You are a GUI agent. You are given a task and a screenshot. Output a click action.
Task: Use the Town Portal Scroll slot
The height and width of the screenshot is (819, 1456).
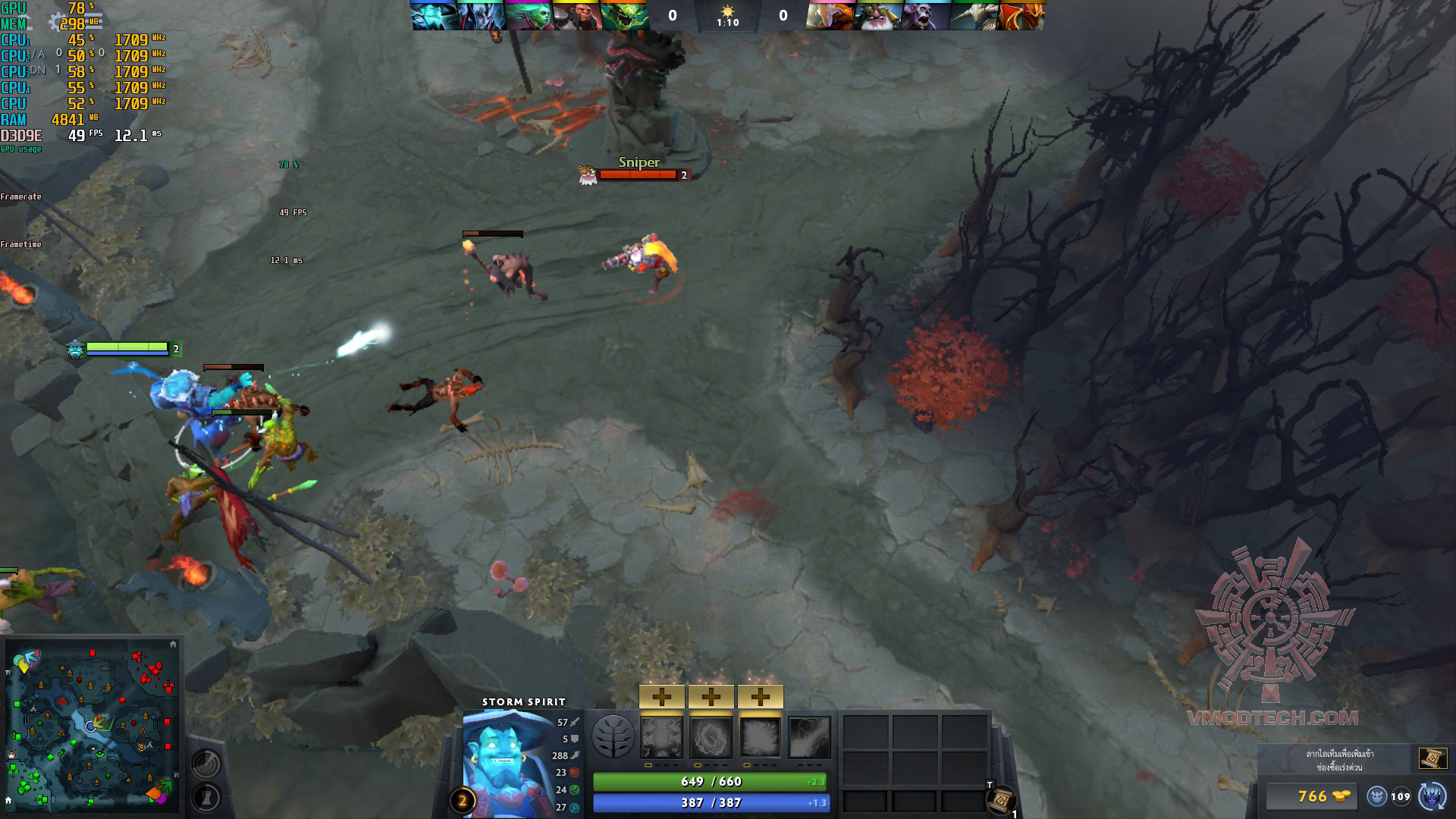click(x=1003, y=800)
